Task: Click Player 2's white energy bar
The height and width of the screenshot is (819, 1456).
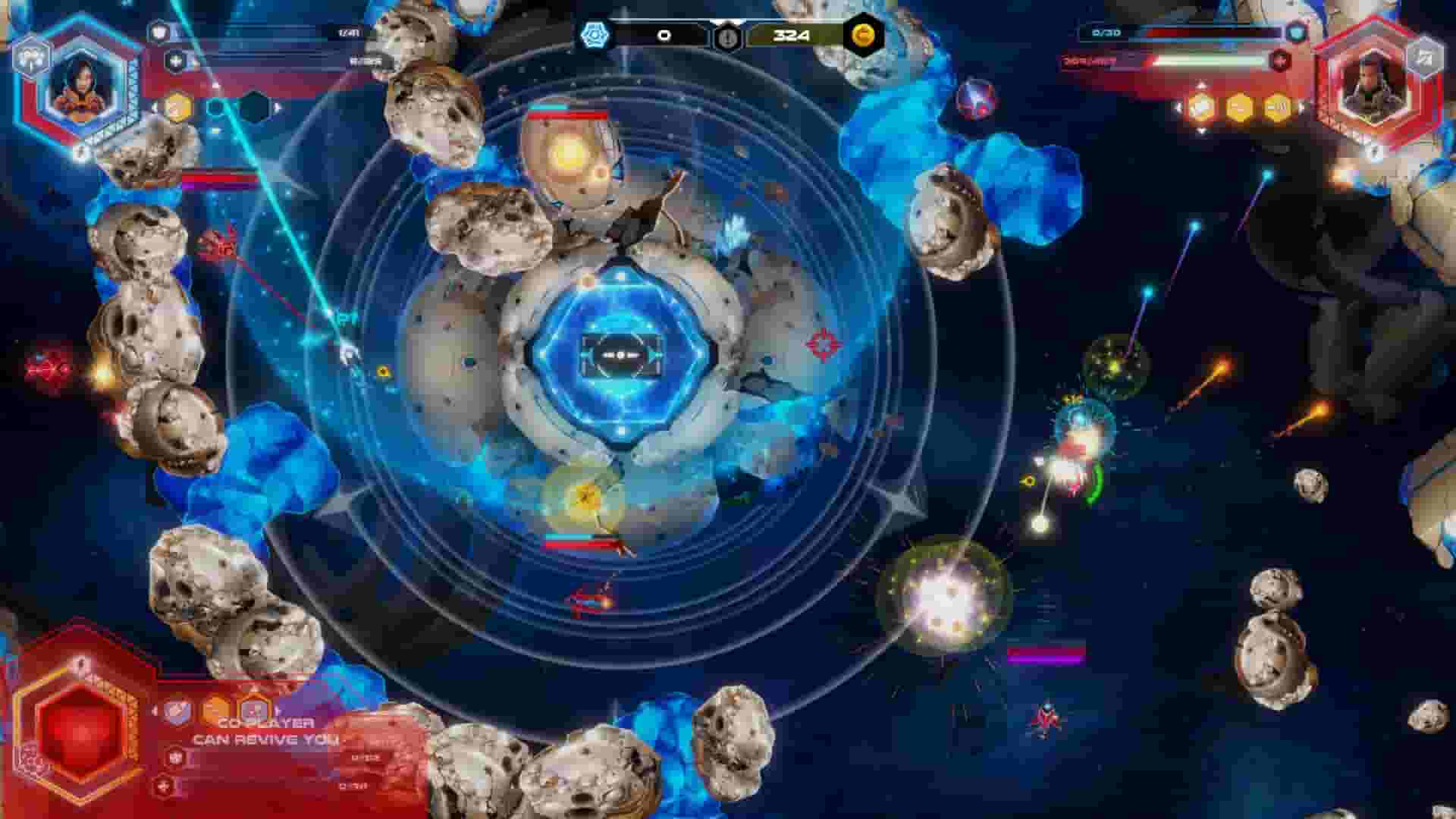Action: pyautogui.click(x=1206, y=59)
